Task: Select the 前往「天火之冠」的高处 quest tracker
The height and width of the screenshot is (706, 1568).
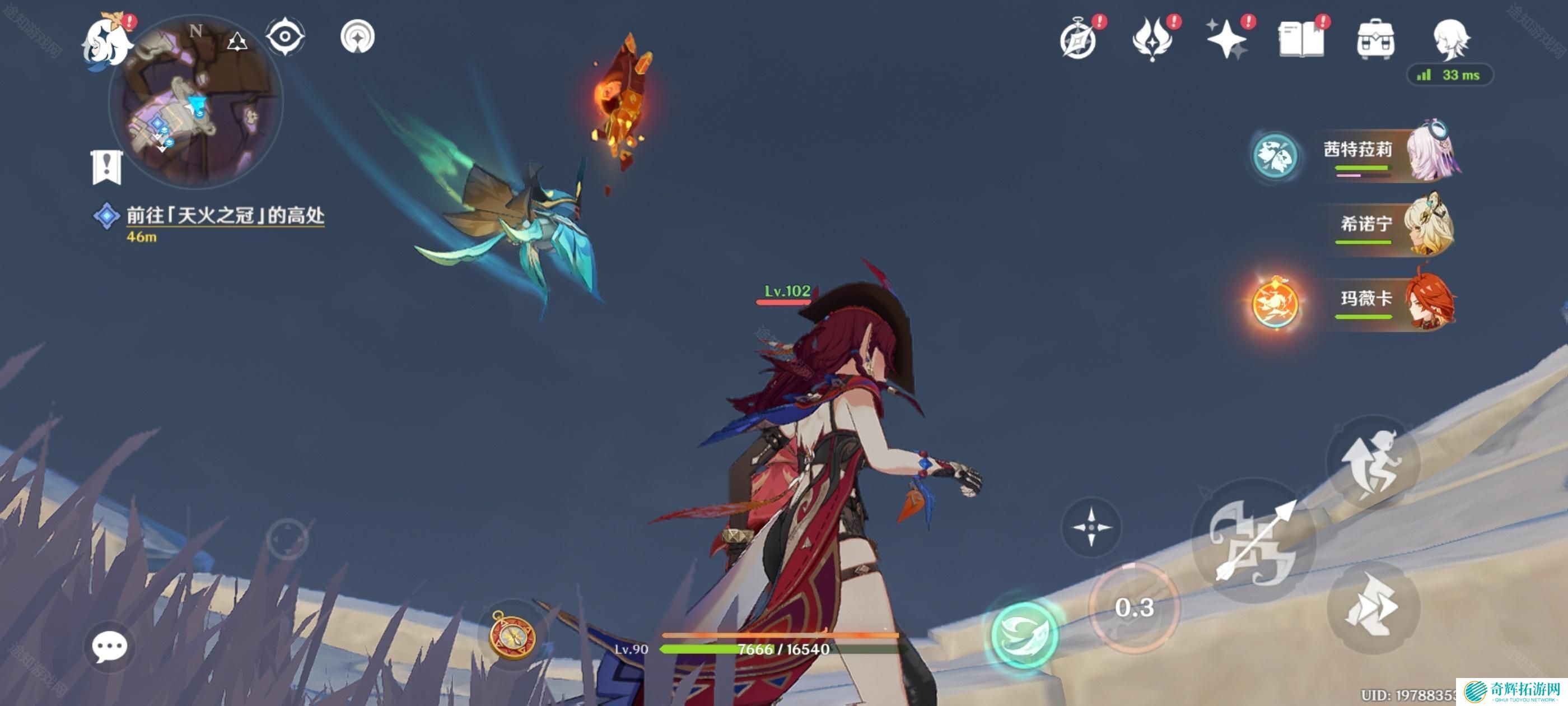Action: (x=225, y=216)
